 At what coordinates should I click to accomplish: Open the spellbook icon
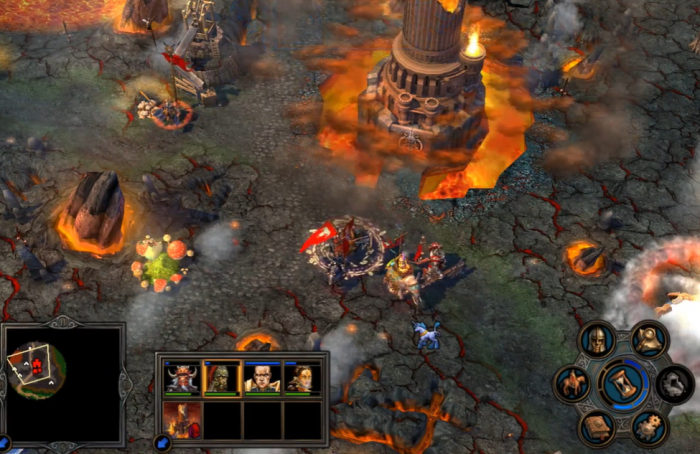[597, 427]
